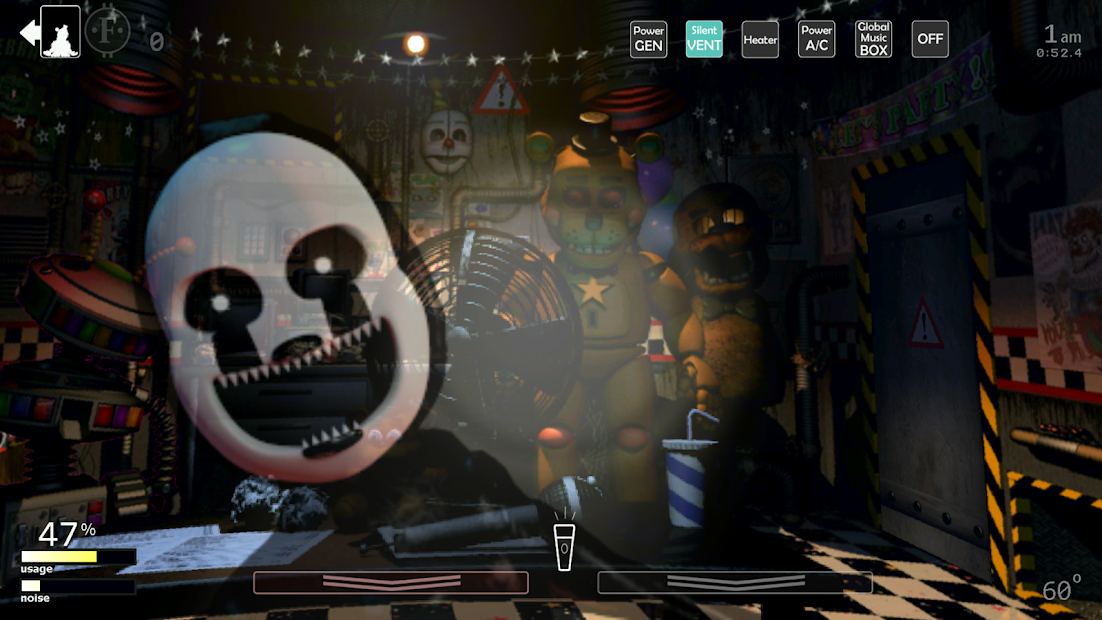The width and height of the screenshot is (1102, 620).
Task: Click the reddish mask bar at bottom left
Action: point(390,582)
